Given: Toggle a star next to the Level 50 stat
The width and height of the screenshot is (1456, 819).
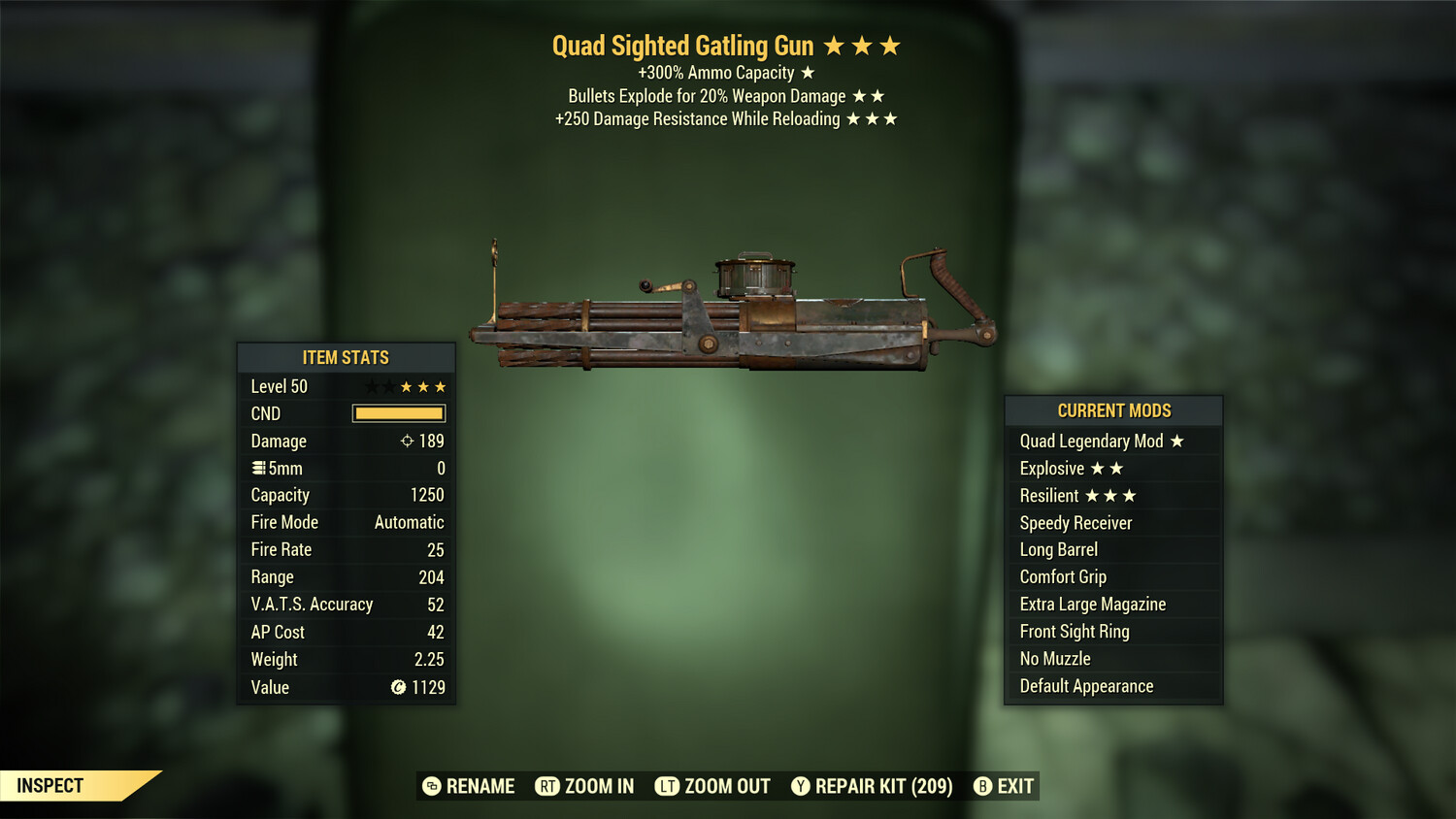Looking at the screenshot, I should (406, 386).
